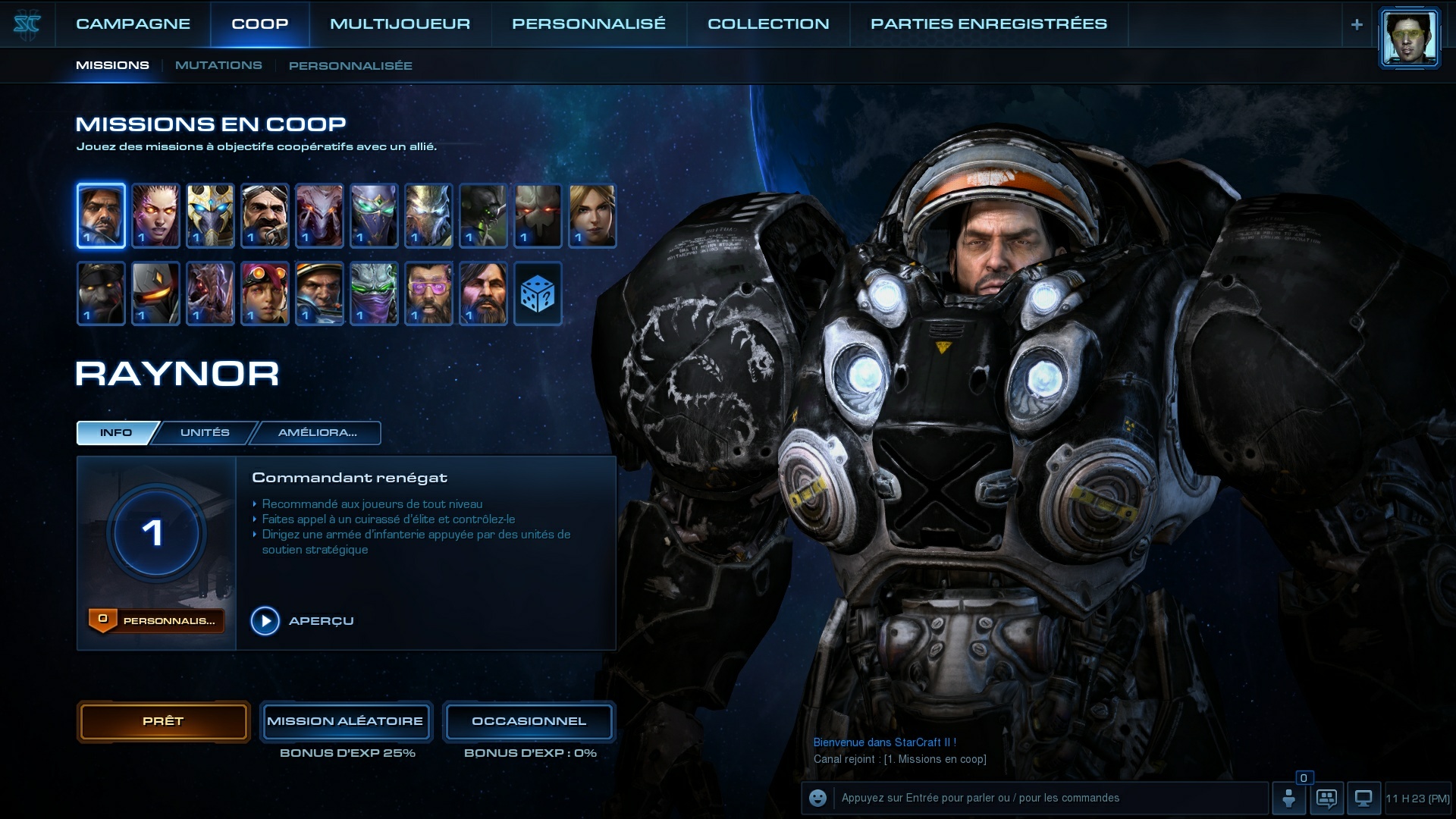Choose Mission Aléatoire

tap(345, 721)
